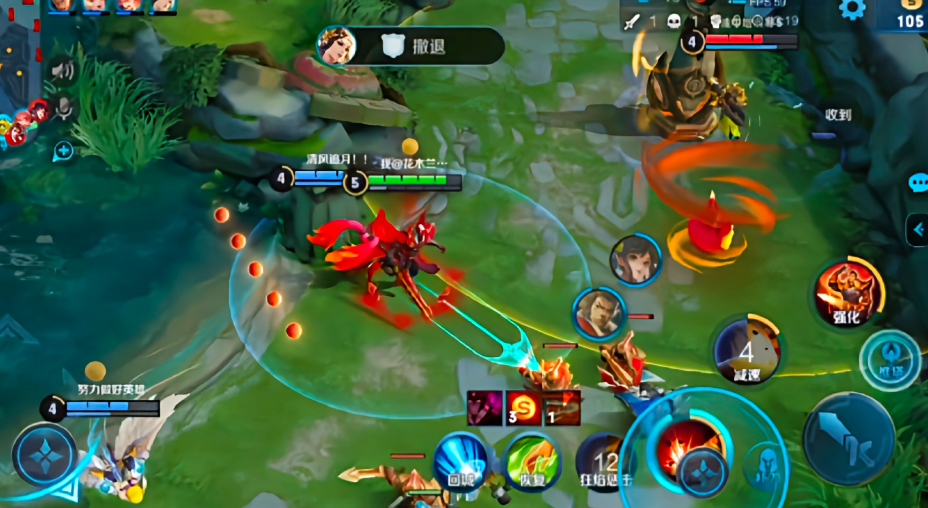Open the settings gear icon

tap(852, 10)
